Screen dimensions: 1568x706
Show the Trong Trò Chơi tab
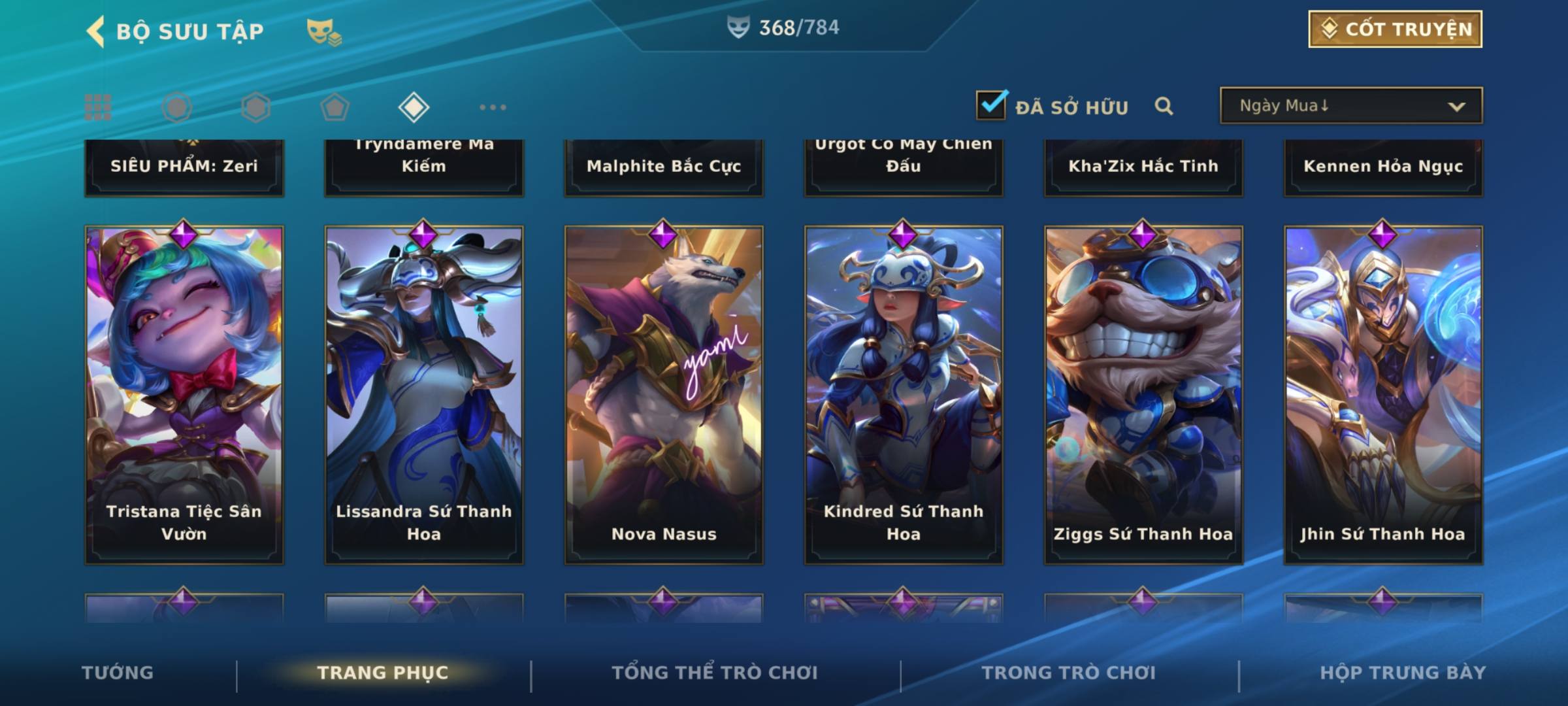click(1069, 673)
